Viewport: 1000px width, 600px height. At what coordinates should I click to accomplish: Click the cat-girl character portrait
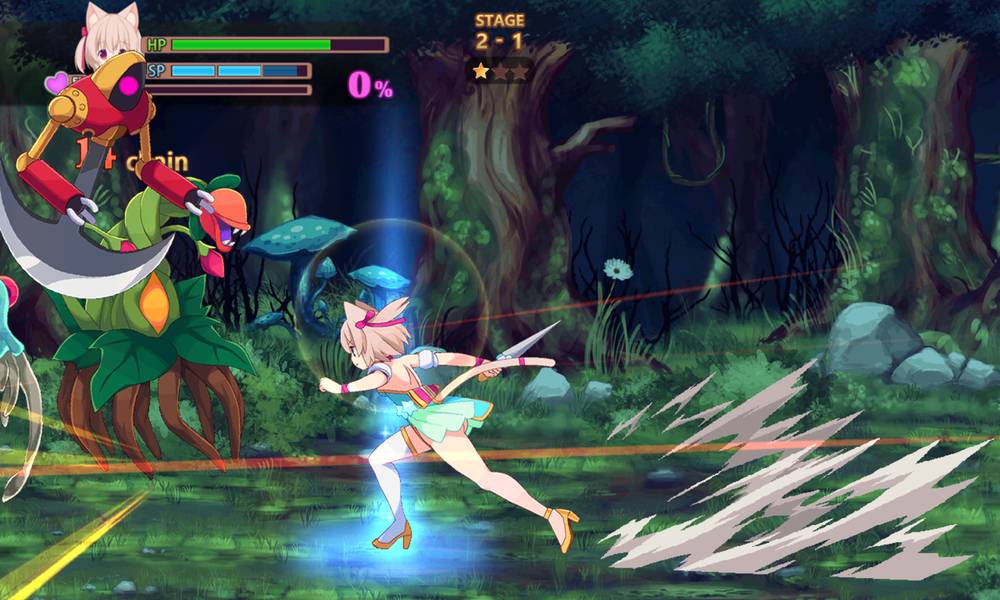[110, 38]
